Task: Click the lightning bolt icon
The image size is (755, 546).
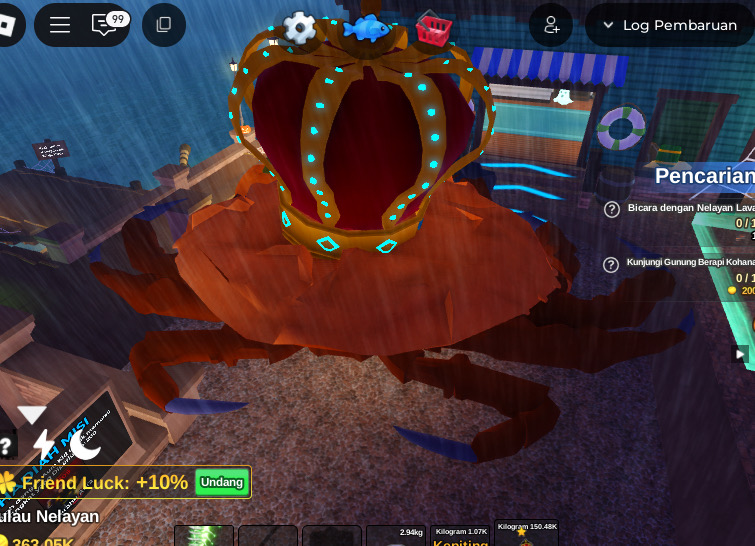Action: tap(44, 443)
